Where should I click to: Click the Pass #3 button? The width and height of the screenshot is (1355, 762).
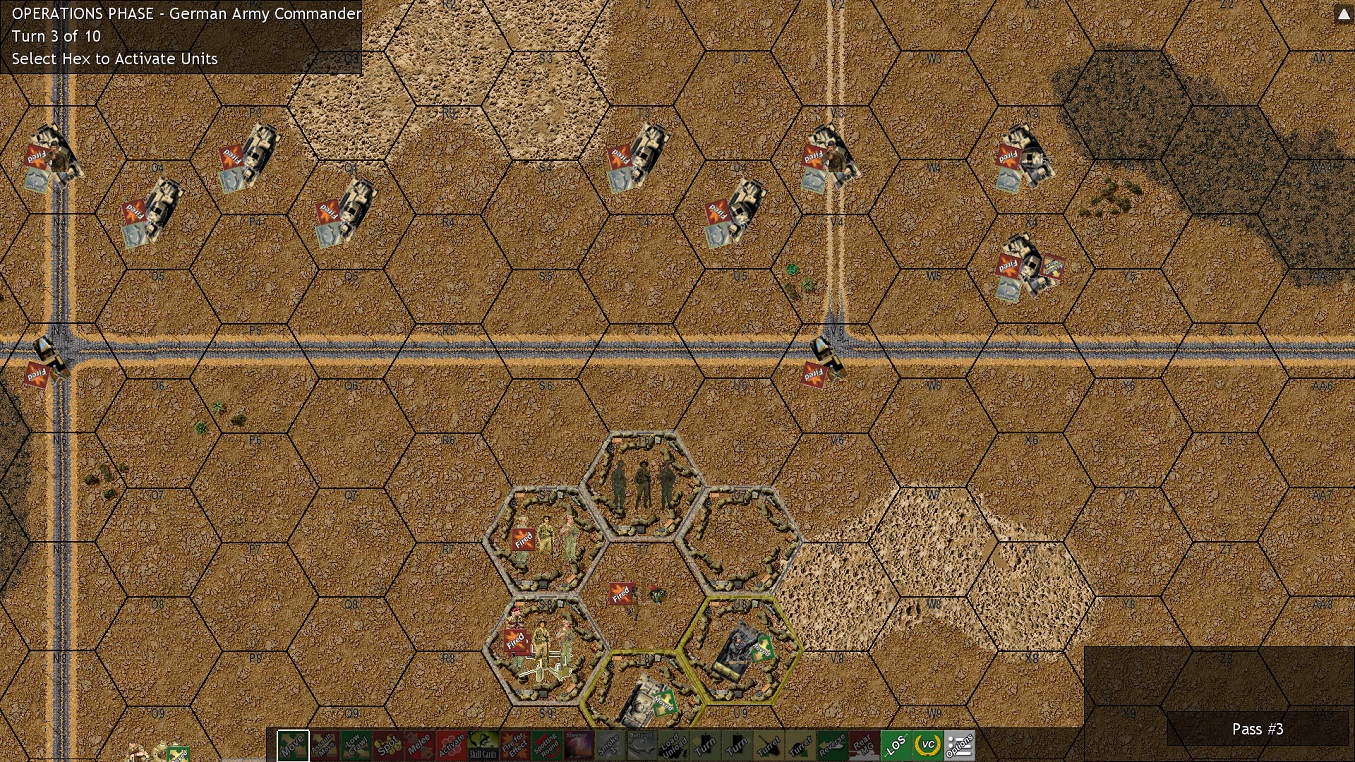pos(1257,729)
